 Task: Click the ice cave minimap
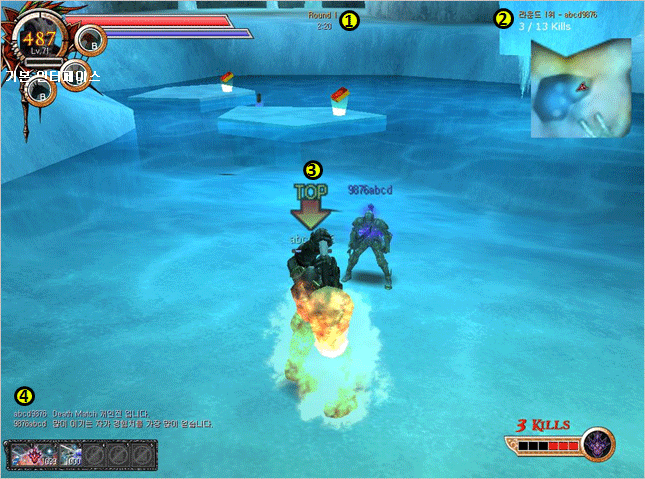580,88
